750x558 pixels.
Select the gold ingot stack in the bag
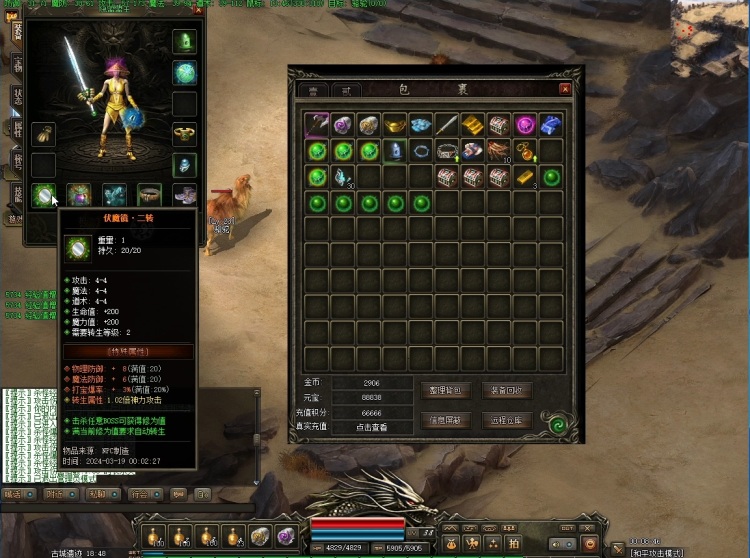[x=473, y=125]
